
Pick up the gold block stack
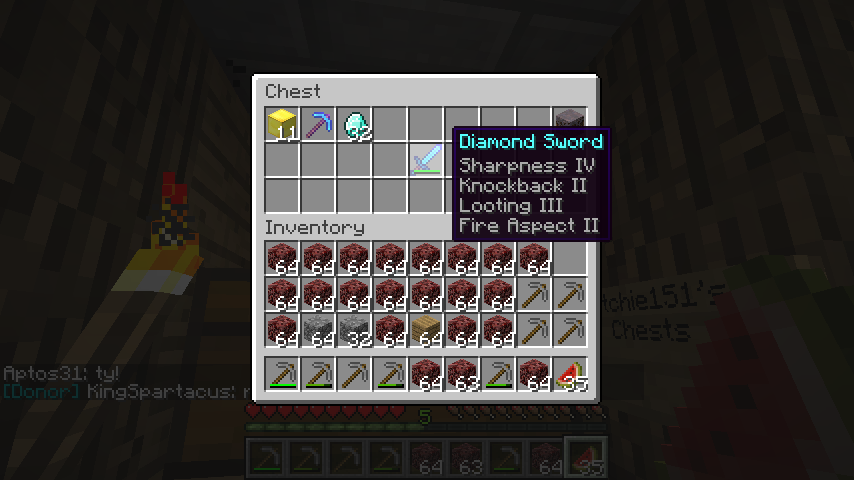coord(282,124)
